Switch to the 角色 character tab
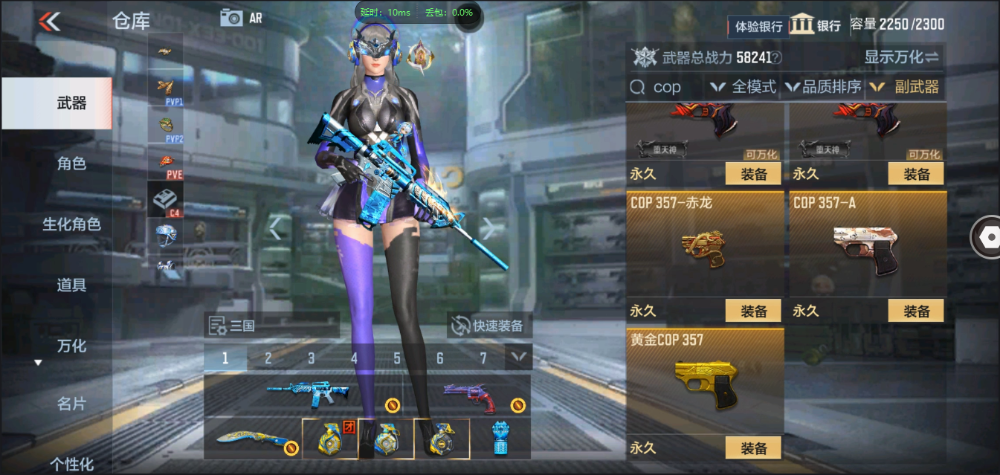The width and height of the screenshot is (1000, 475). click(71, 164)
